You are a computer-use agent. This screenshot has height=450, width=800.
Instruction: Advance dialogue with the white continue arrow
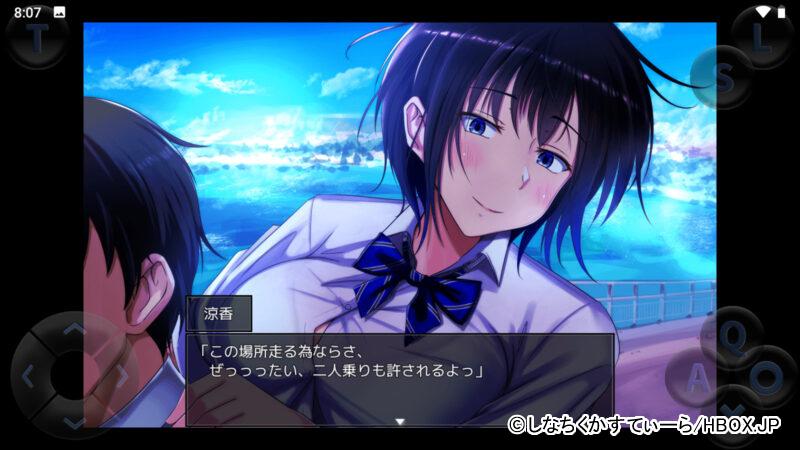[400, 421]
